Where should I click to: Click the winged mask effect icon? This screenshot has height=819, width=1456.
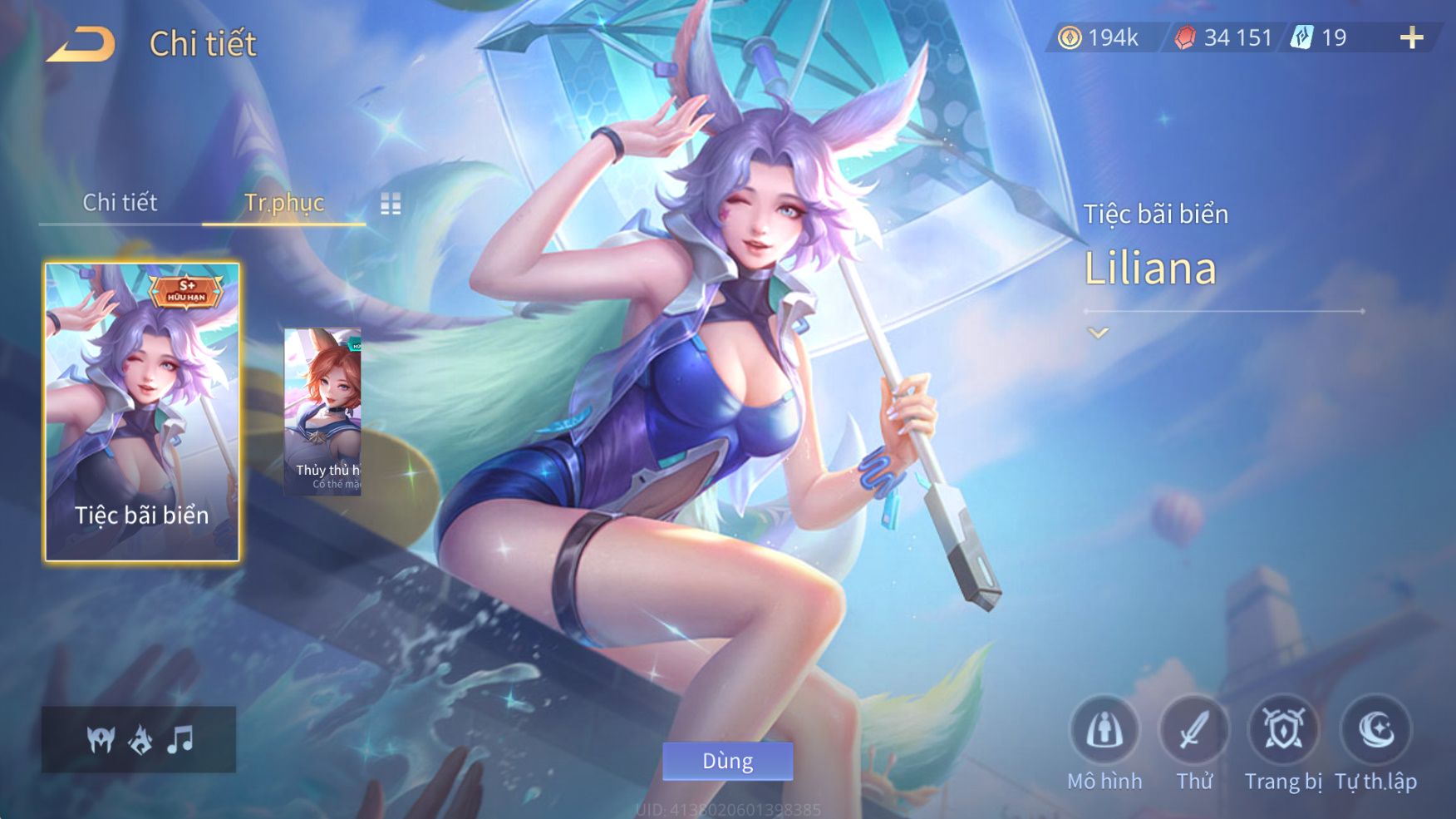(101, 739)
